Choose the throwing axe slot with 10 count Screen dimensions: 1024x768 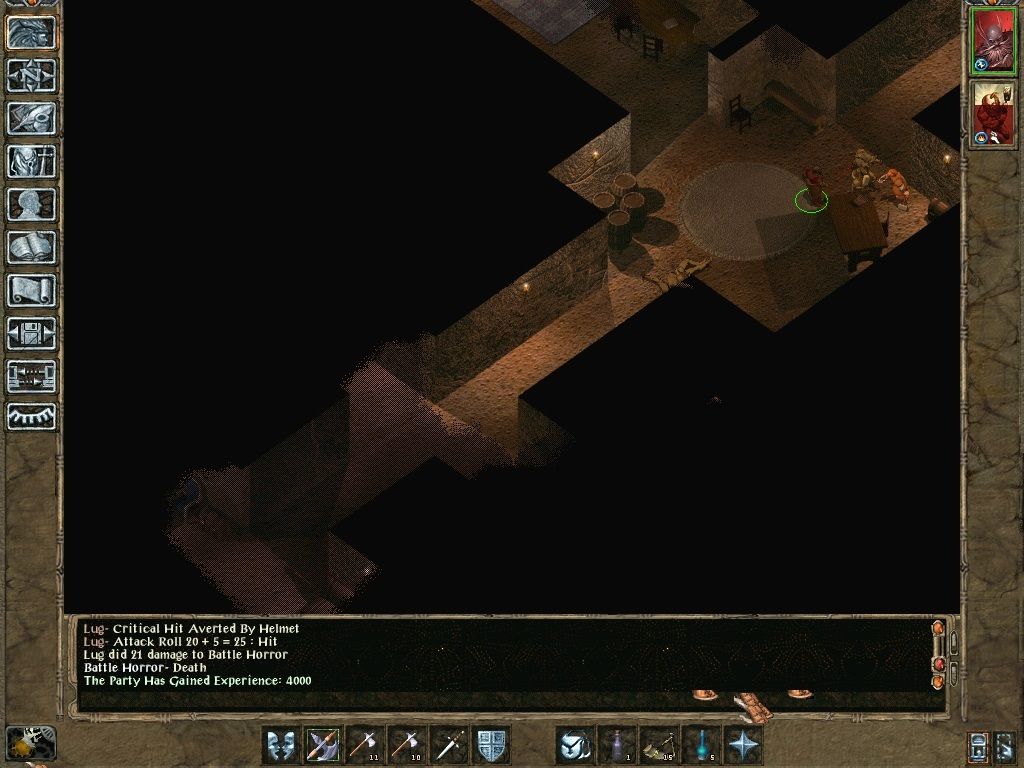pyautogui.click(x=407, y=745)
